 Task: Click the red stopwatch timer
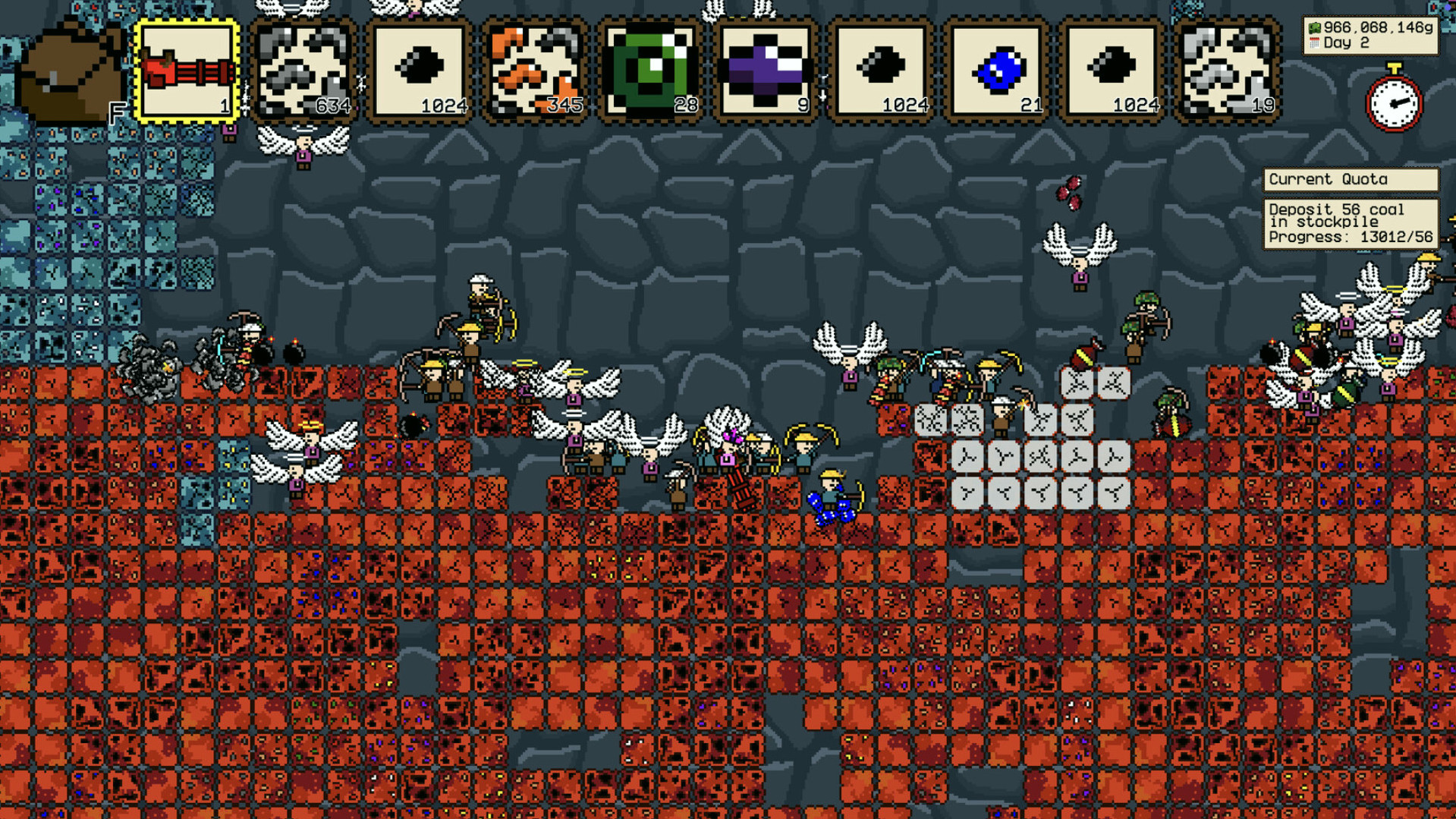tap(1395, 102)
